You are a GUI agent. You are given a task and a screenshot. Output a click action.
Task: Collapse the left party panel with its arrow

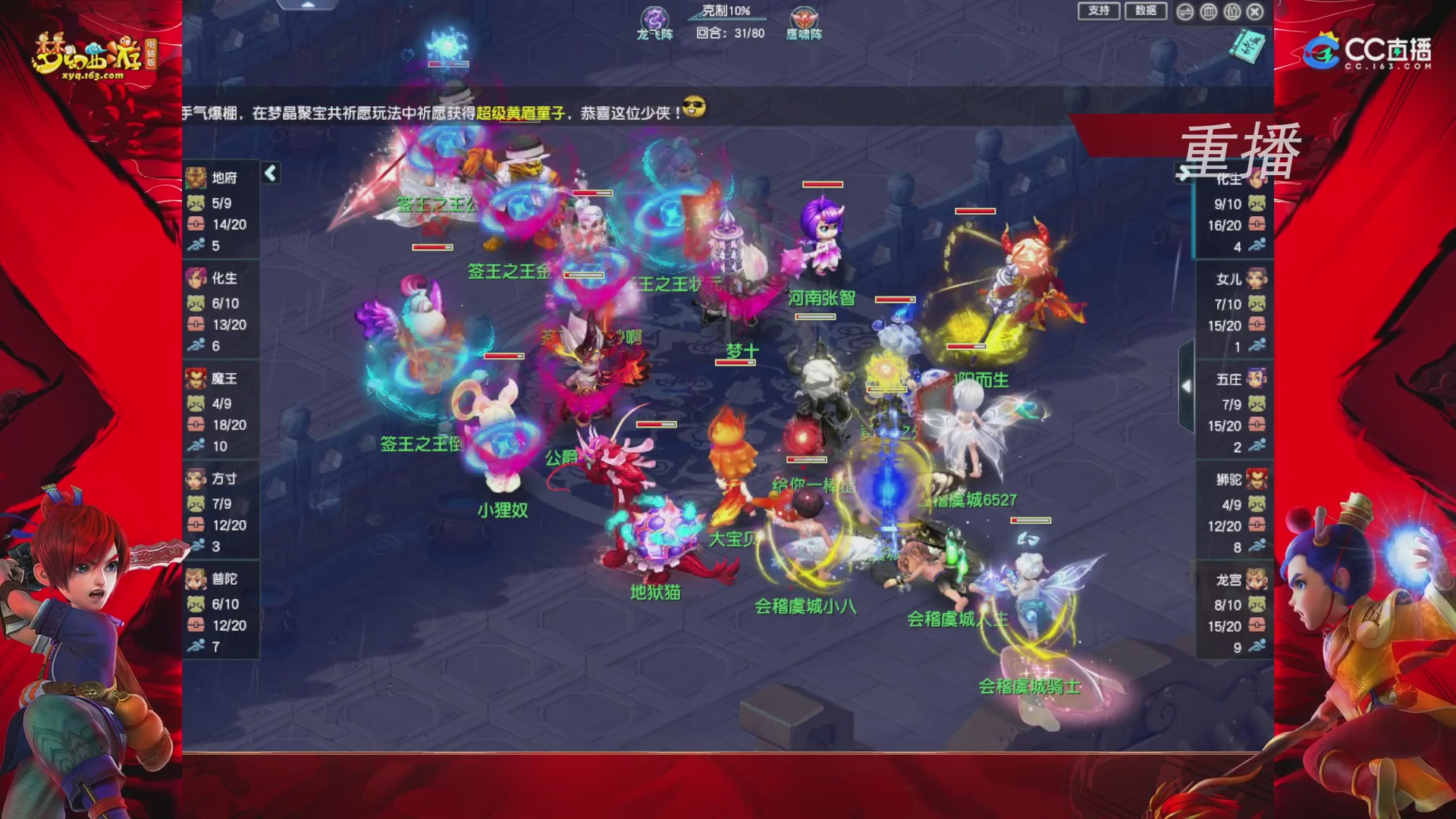(269, 173)
